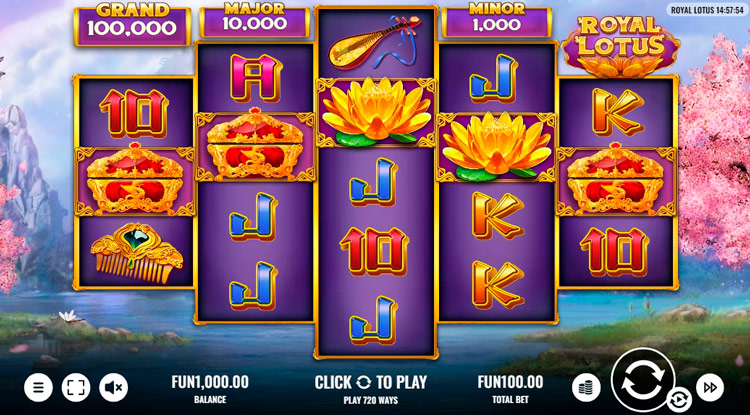This screenshot has height=415, width=750.
Task: Open the small autoplay button
Action: (x=679, y=400)
